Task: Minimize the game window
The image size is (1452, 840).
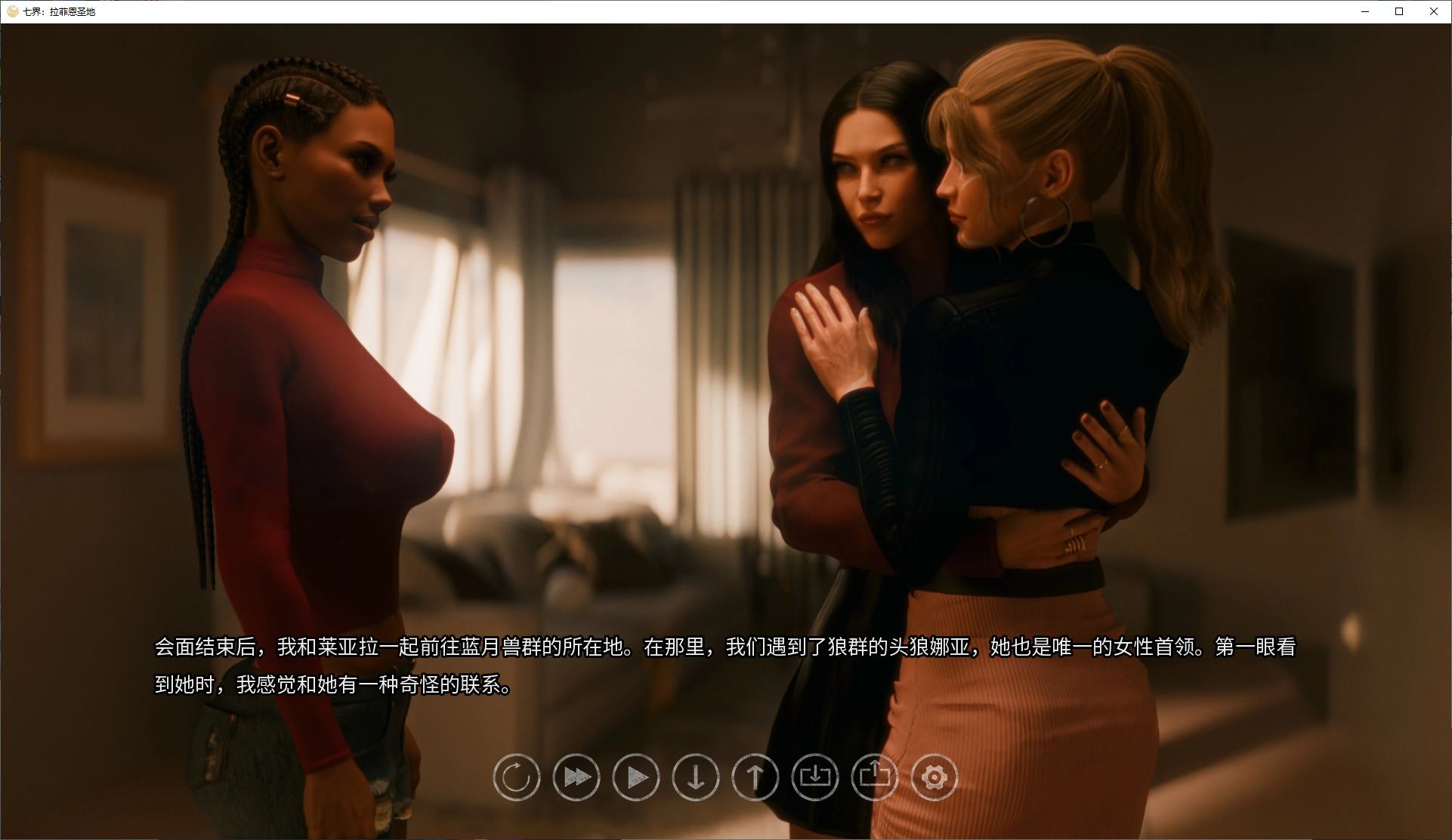Action: (x=1364, y=12)
